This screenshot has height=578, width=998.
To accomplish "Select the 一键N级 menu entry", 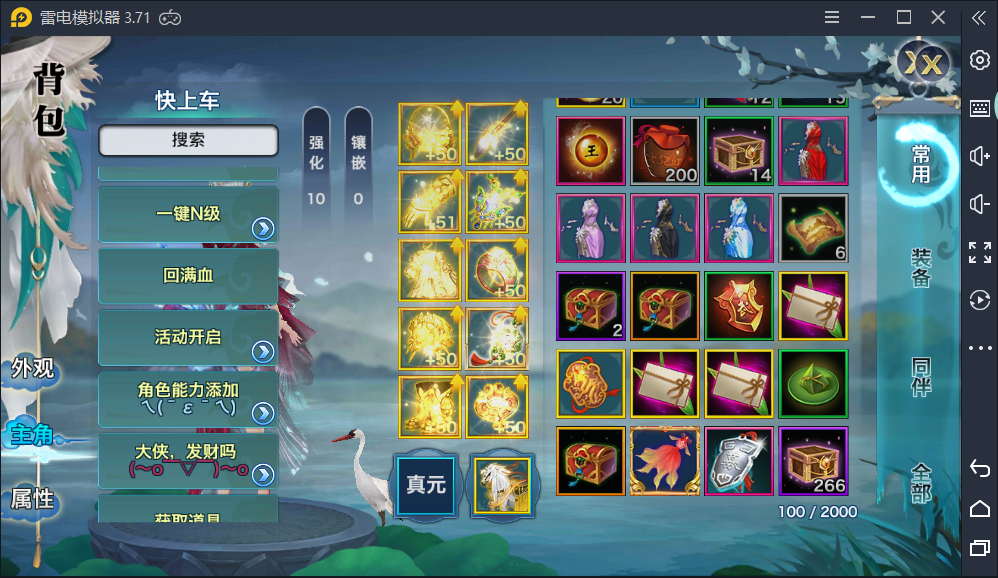I will pyautogui.click(x=188, y=214).
